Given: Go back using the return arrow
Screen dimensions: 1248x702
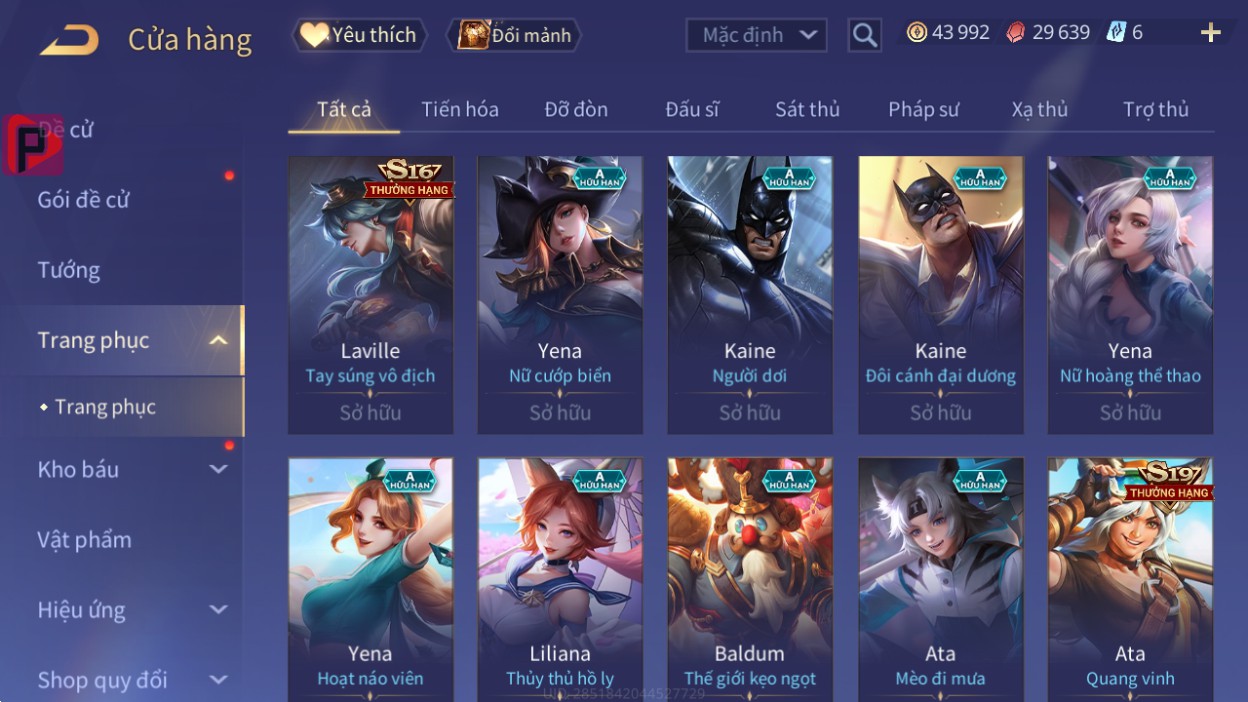Looking at the screenshot, I should point(69,40).
